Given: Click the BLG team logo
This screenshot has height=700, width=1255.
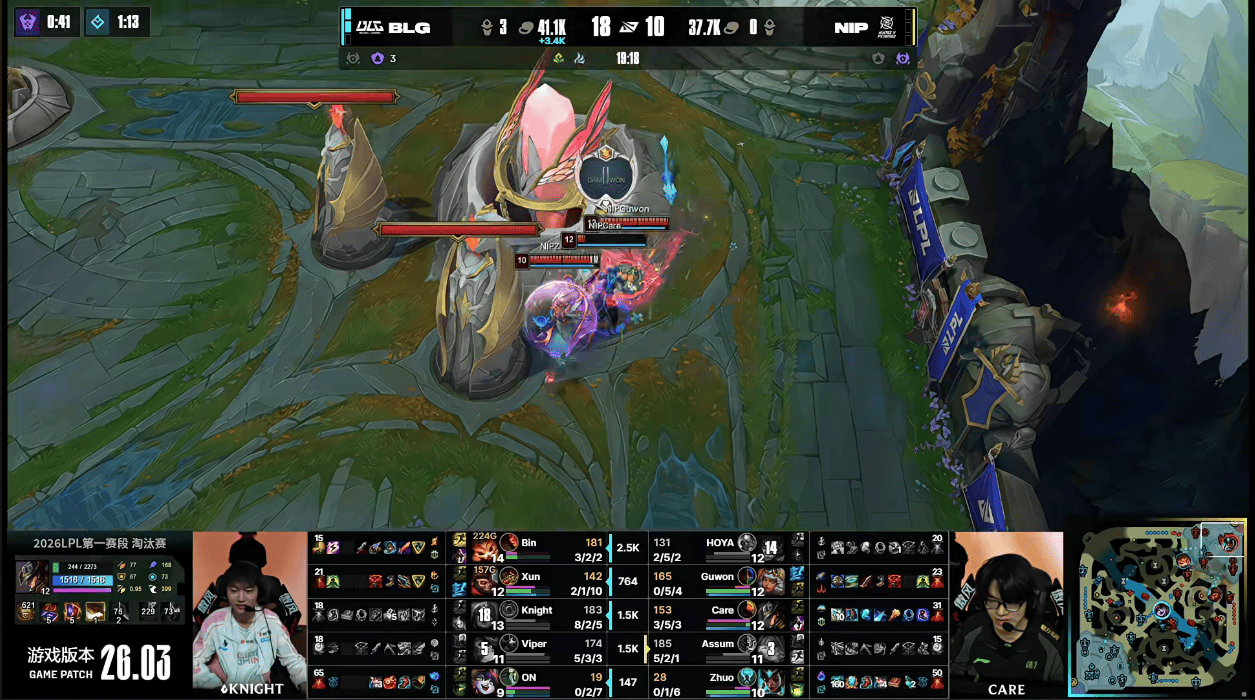Looking at the screenshot, I should click(x=371, y=27).
